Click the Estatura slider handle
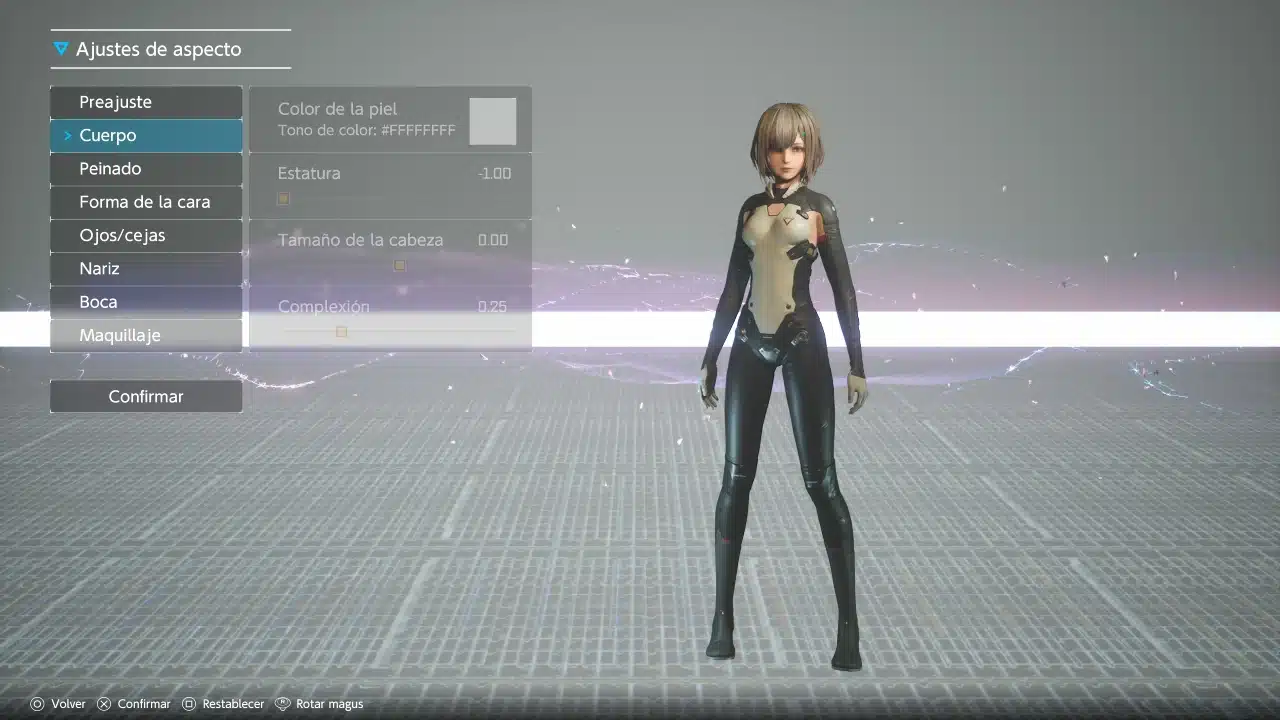1280x720 pixels. (x=283, y=198)
